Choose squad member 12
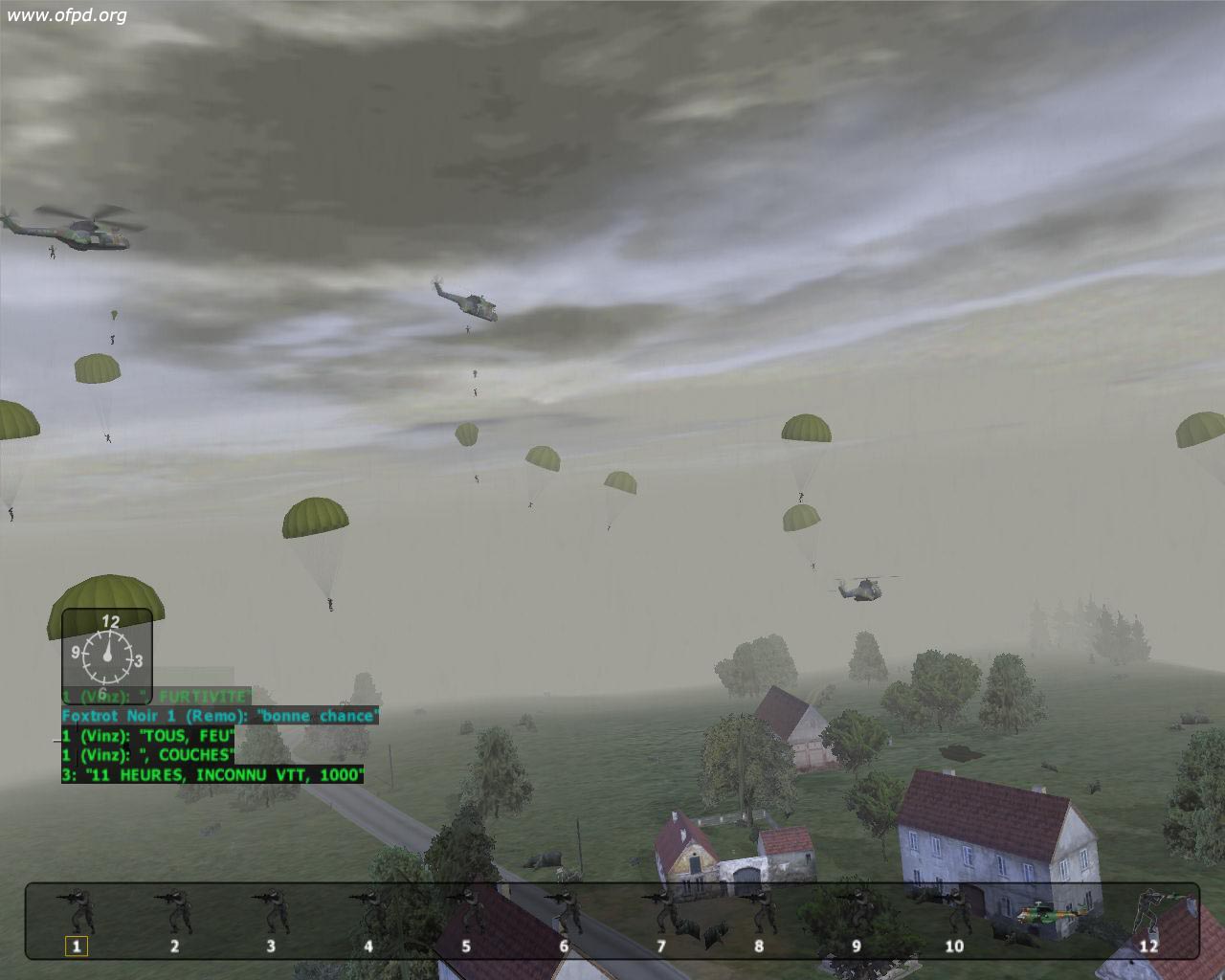The image size is (1225, 980). (x=1148, y=913)
